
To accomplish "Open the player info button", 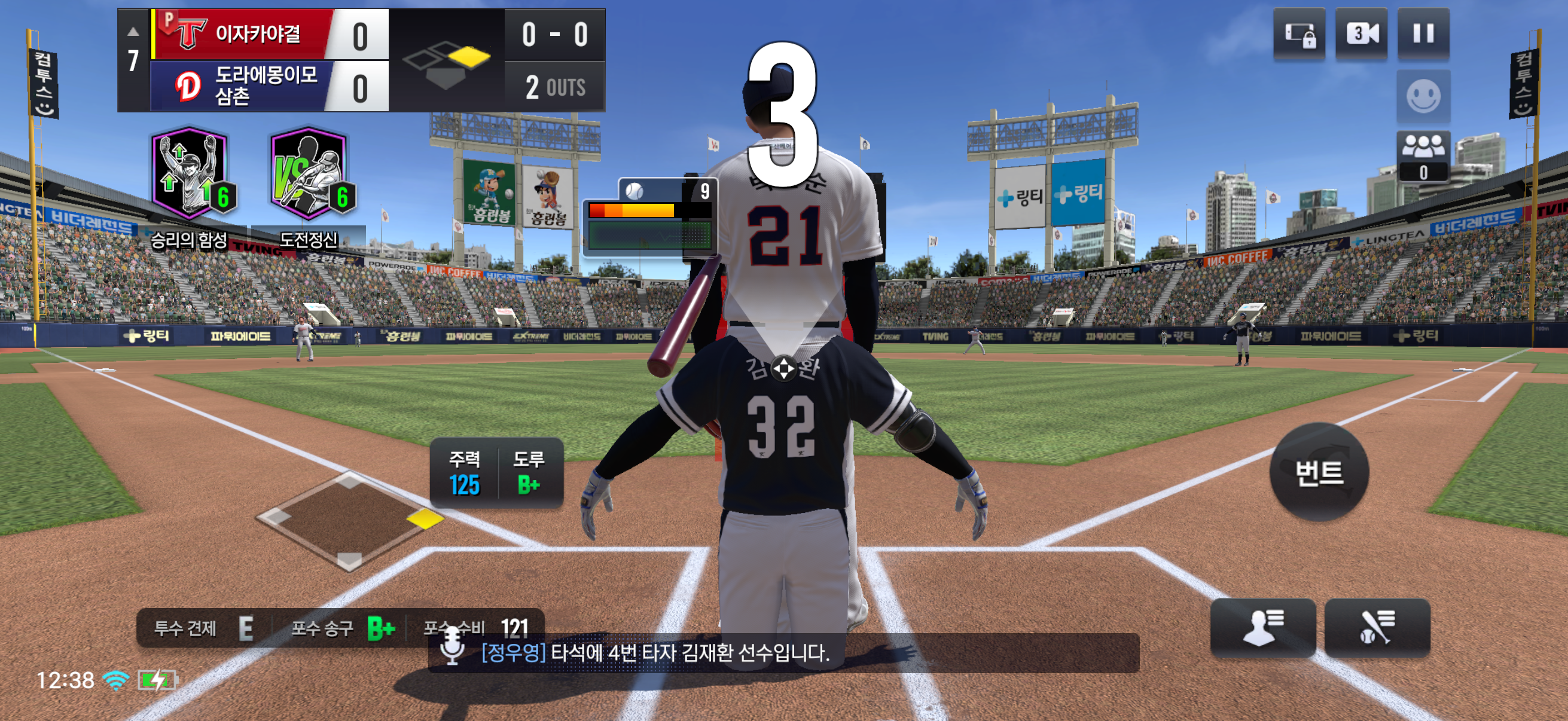I will tap(1262, 627).
